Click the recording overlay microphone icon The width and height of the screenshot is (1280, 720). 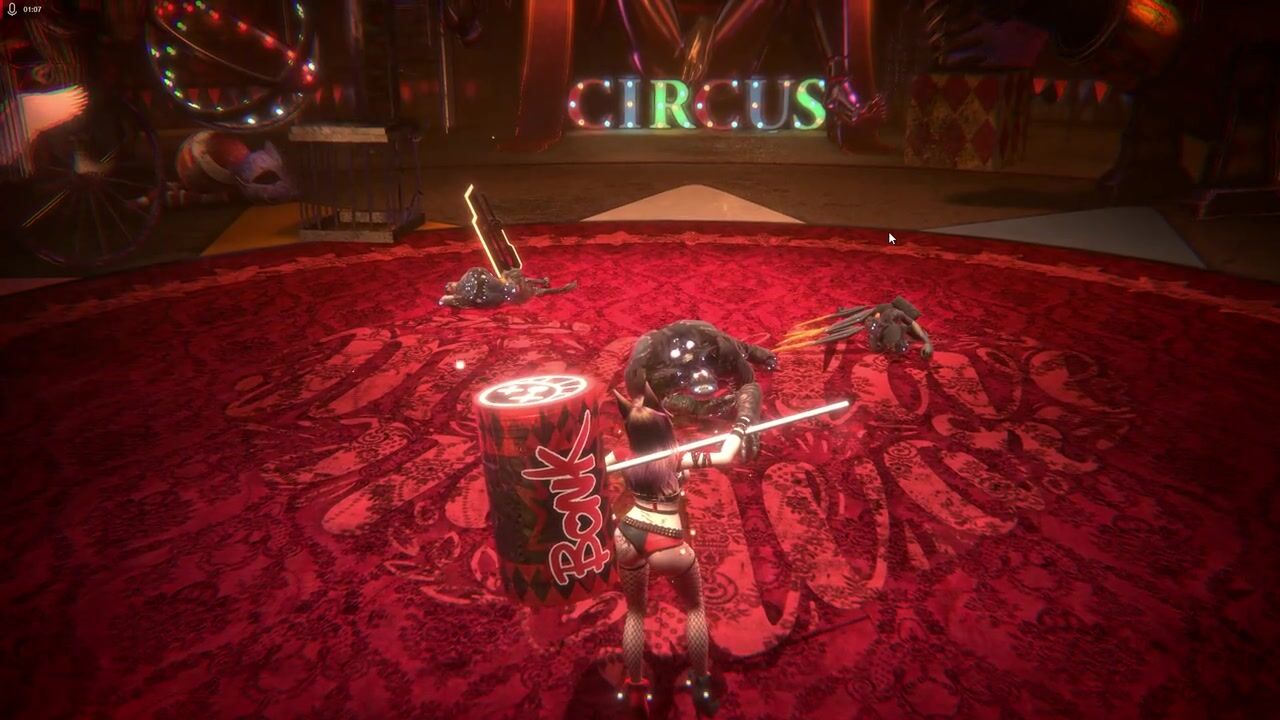[x=12, y=9]
